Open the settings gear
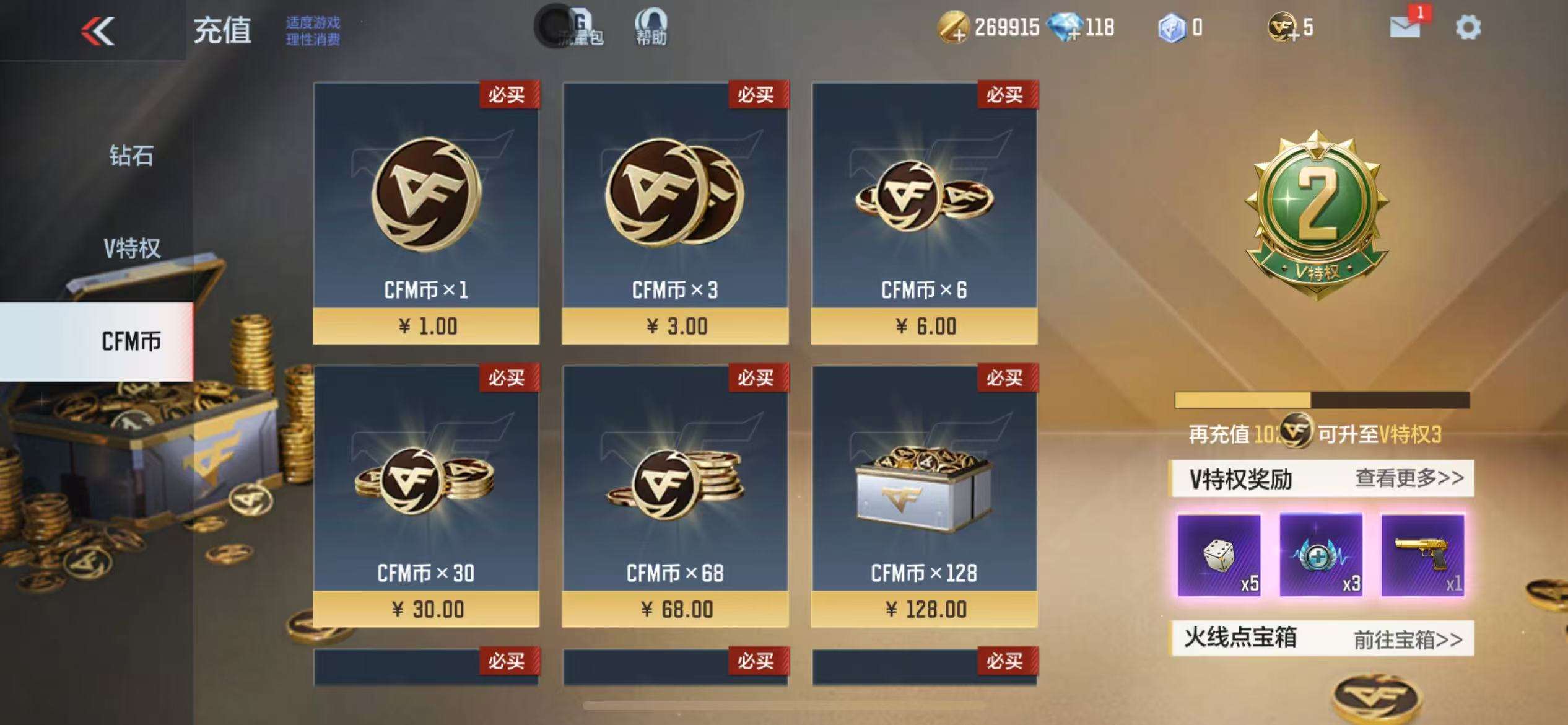This screenshot has height=725, width=1568. click(x=1468, y=28)
